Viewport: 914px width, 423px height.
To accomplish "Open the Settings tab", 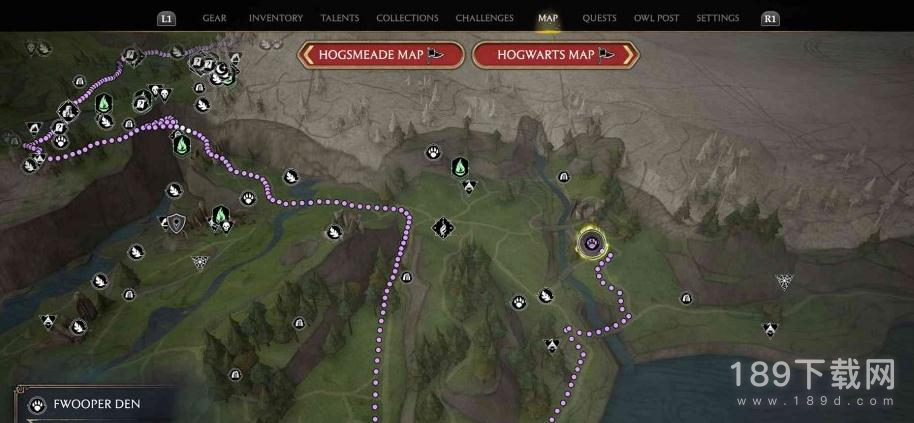I will 717,18.
